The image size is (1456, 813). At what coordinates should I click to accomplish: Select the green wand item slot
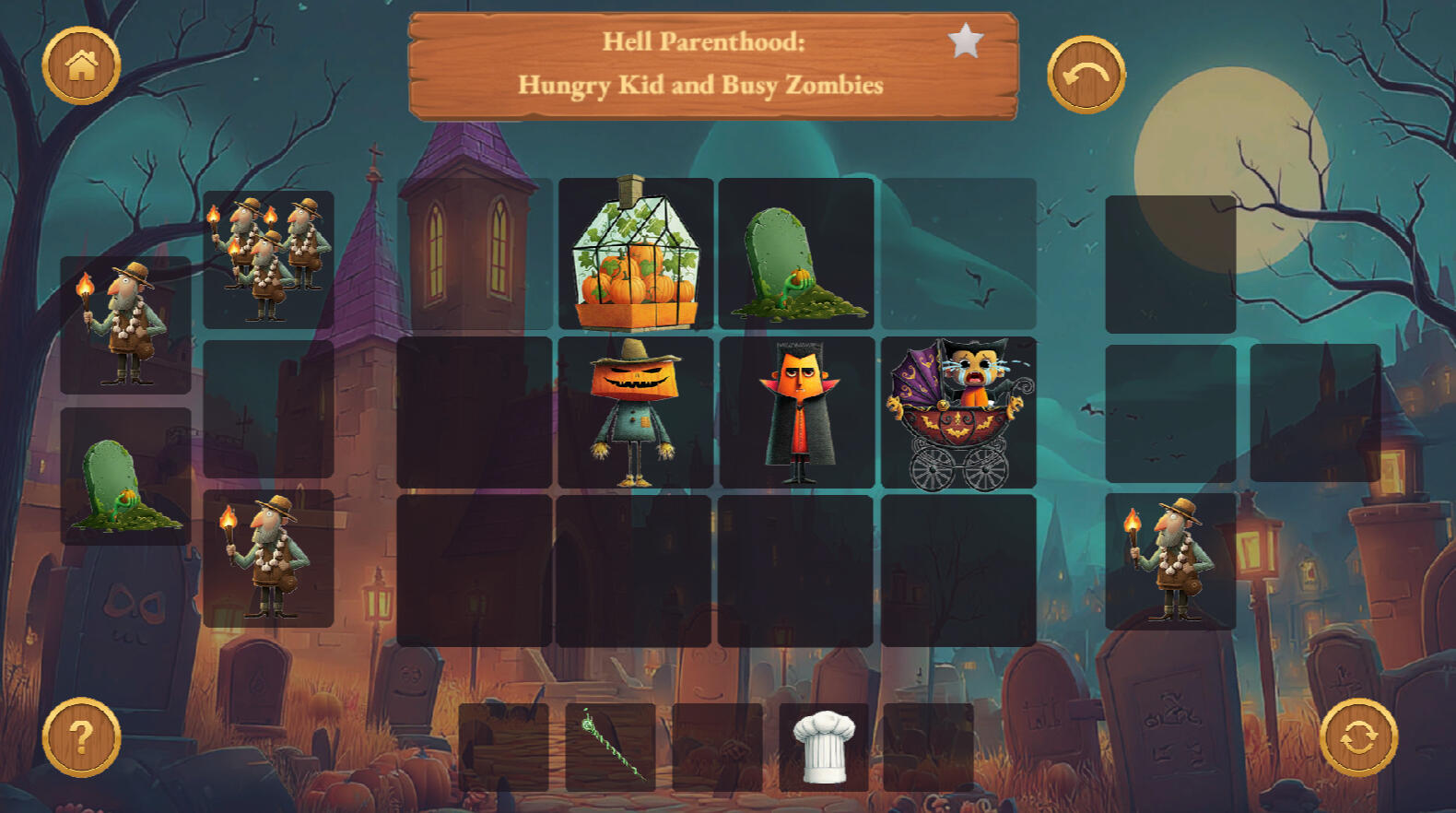tap(610, 748)
